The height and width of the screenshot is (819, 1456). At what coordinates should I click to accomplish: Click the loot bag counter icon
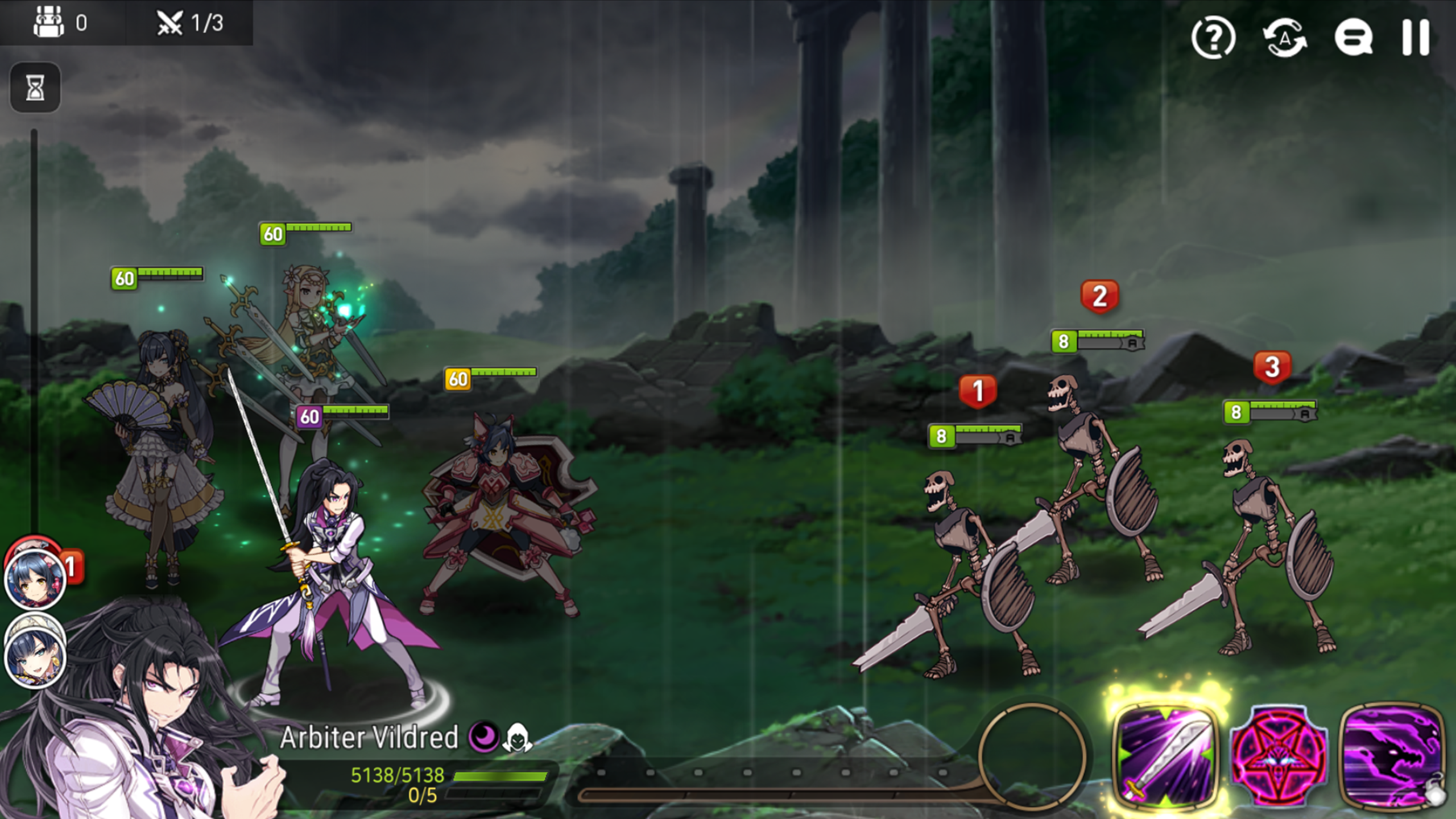48,23
